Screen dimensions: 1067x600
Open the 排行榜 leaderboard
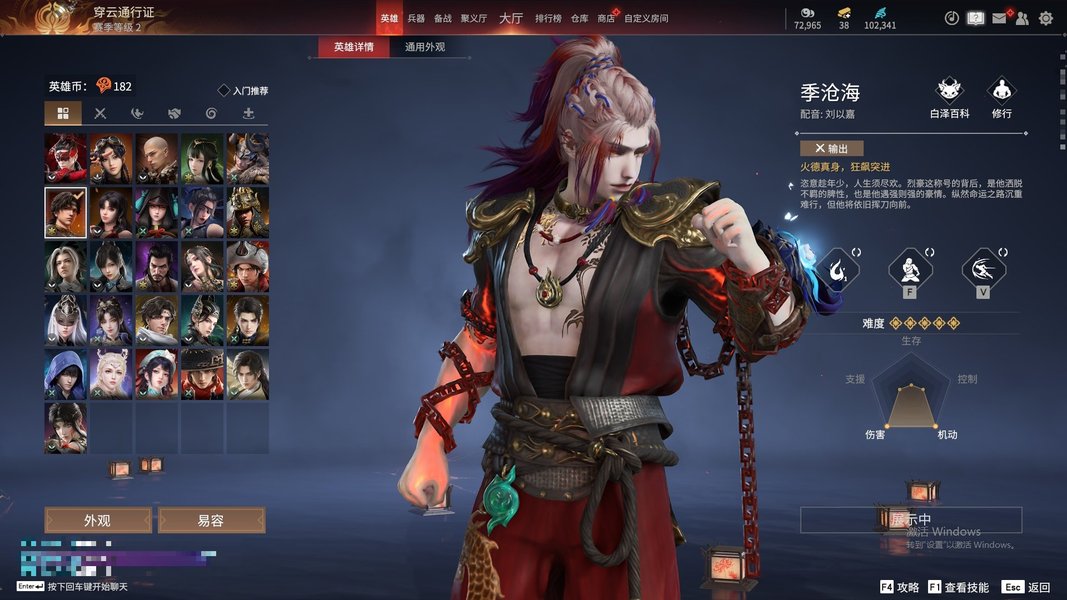point(547,18)
